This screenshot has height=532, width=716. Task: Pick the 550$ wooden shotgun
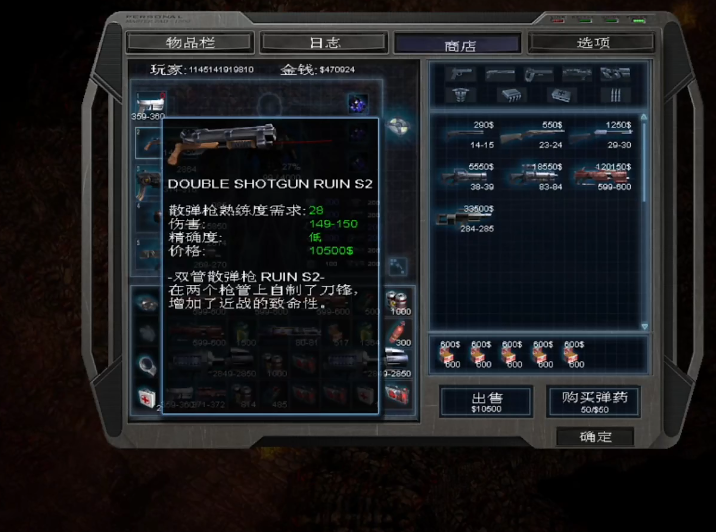point(539,134)
